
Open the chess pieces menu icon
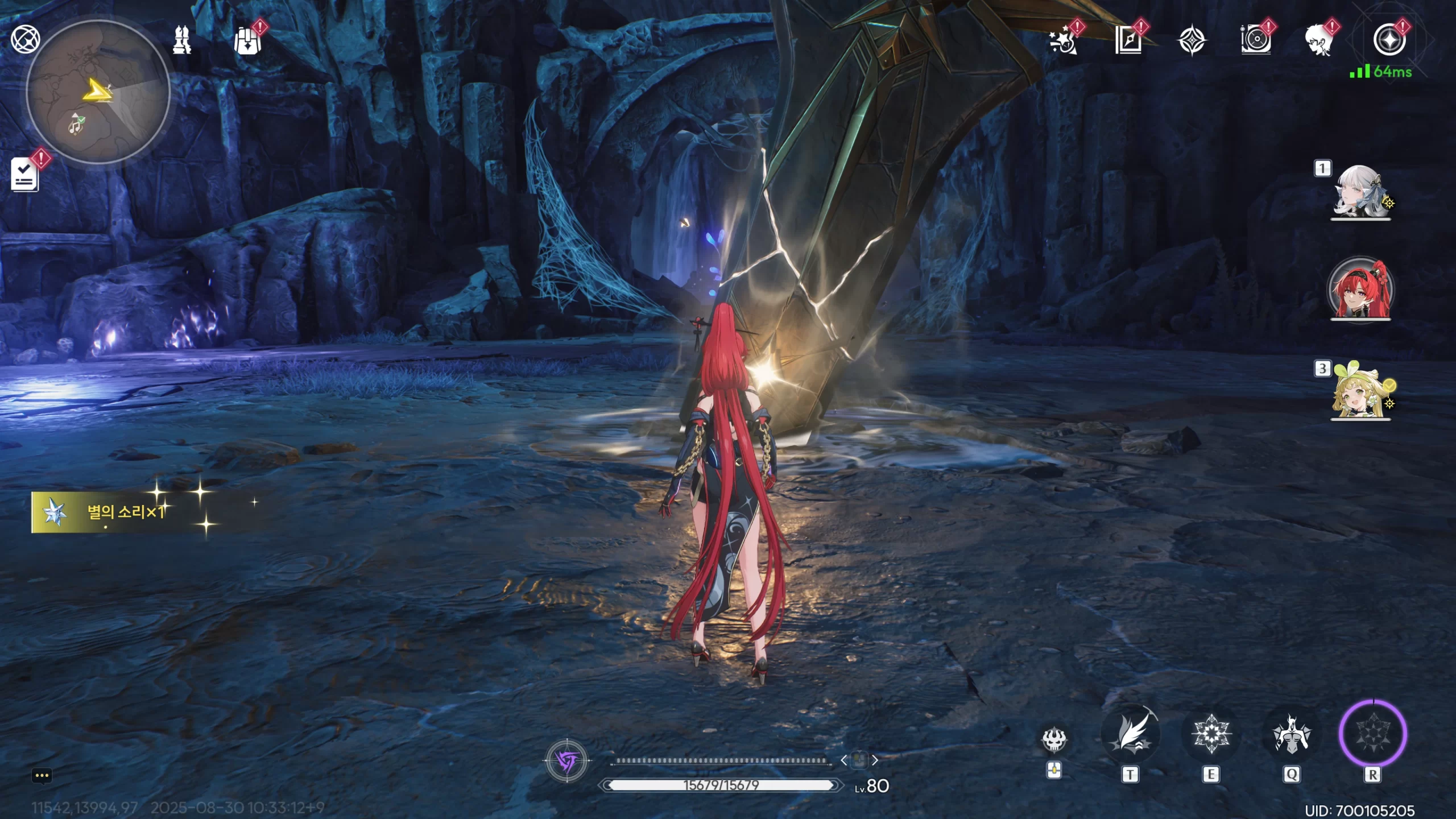[x=182, y=40]
